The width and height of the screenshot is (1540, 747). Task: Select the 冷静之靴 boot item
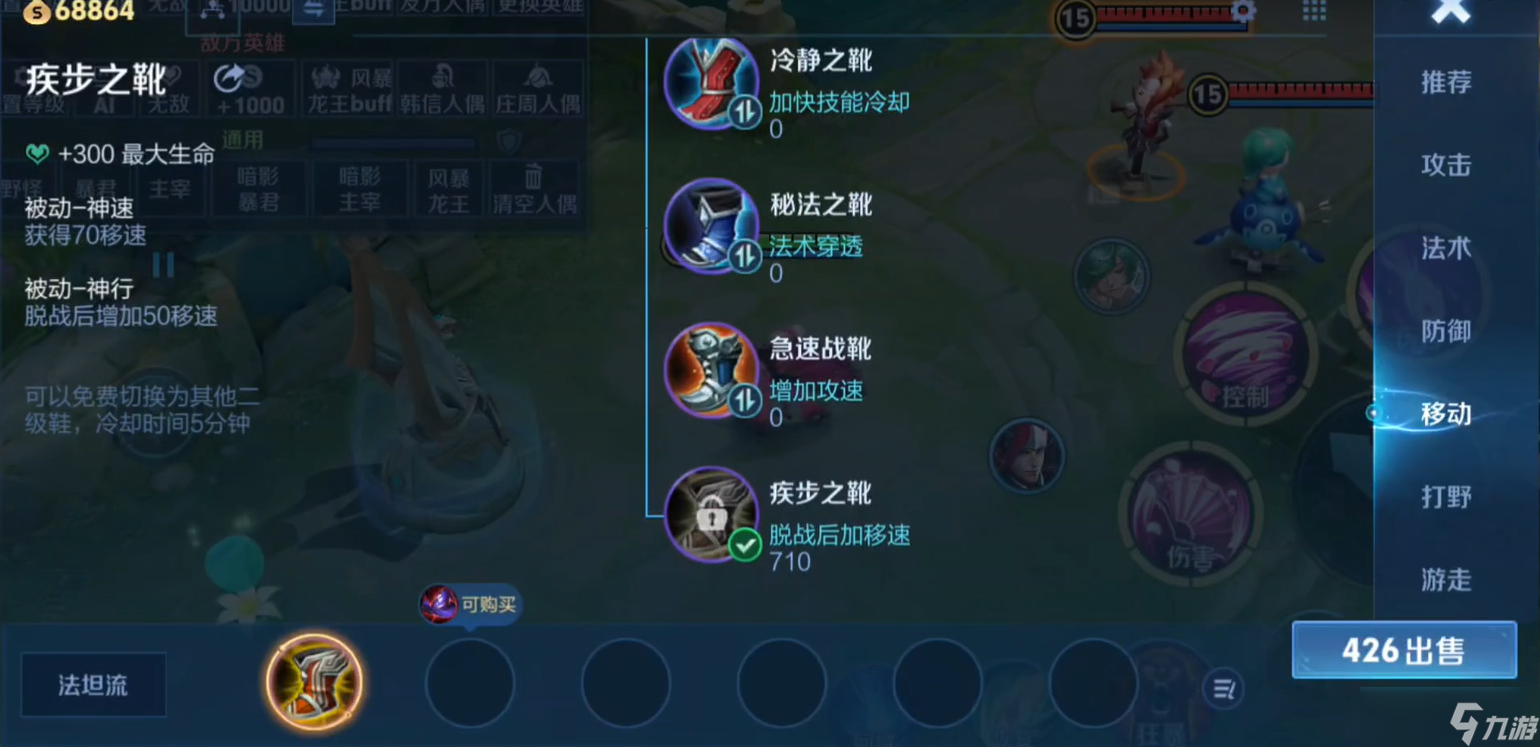pyautogui.click(x=713, y=83)
